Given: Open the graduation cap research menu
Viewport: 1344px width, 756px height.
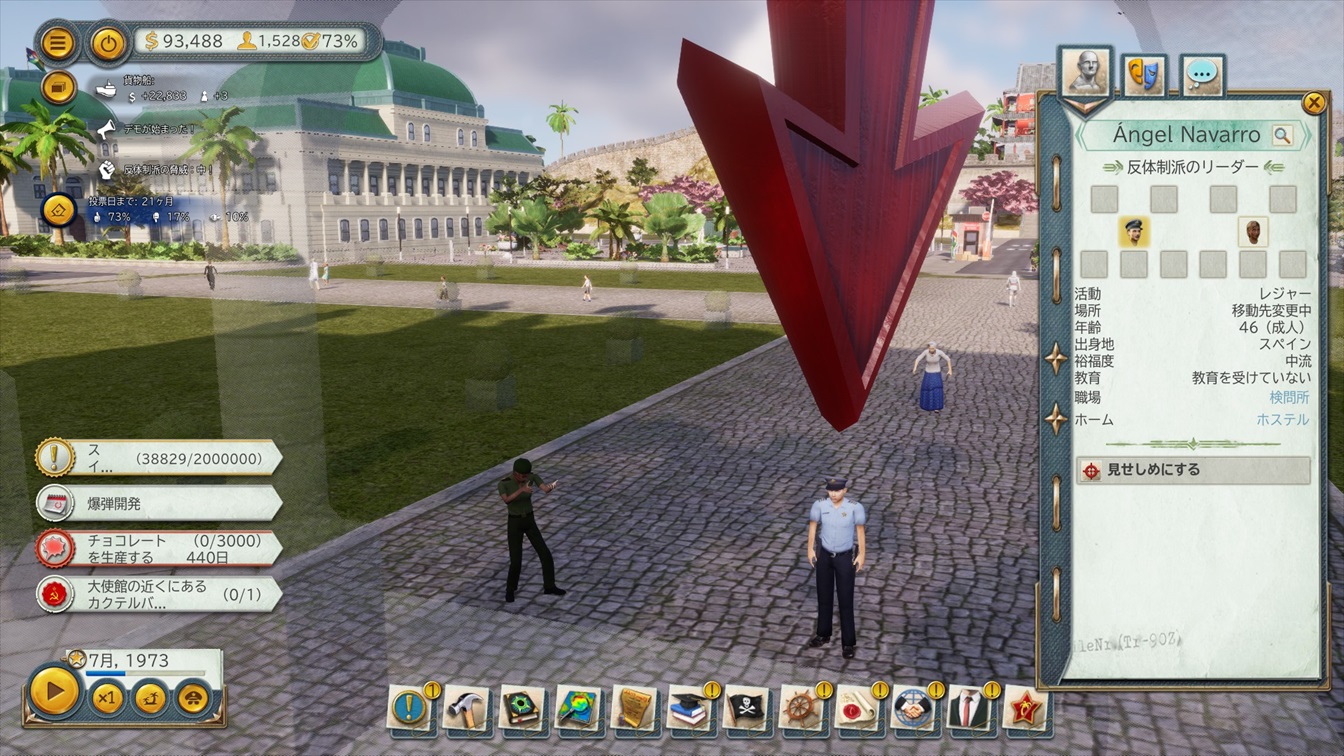Looking at the screenshot, I should (x=690, y=707).
